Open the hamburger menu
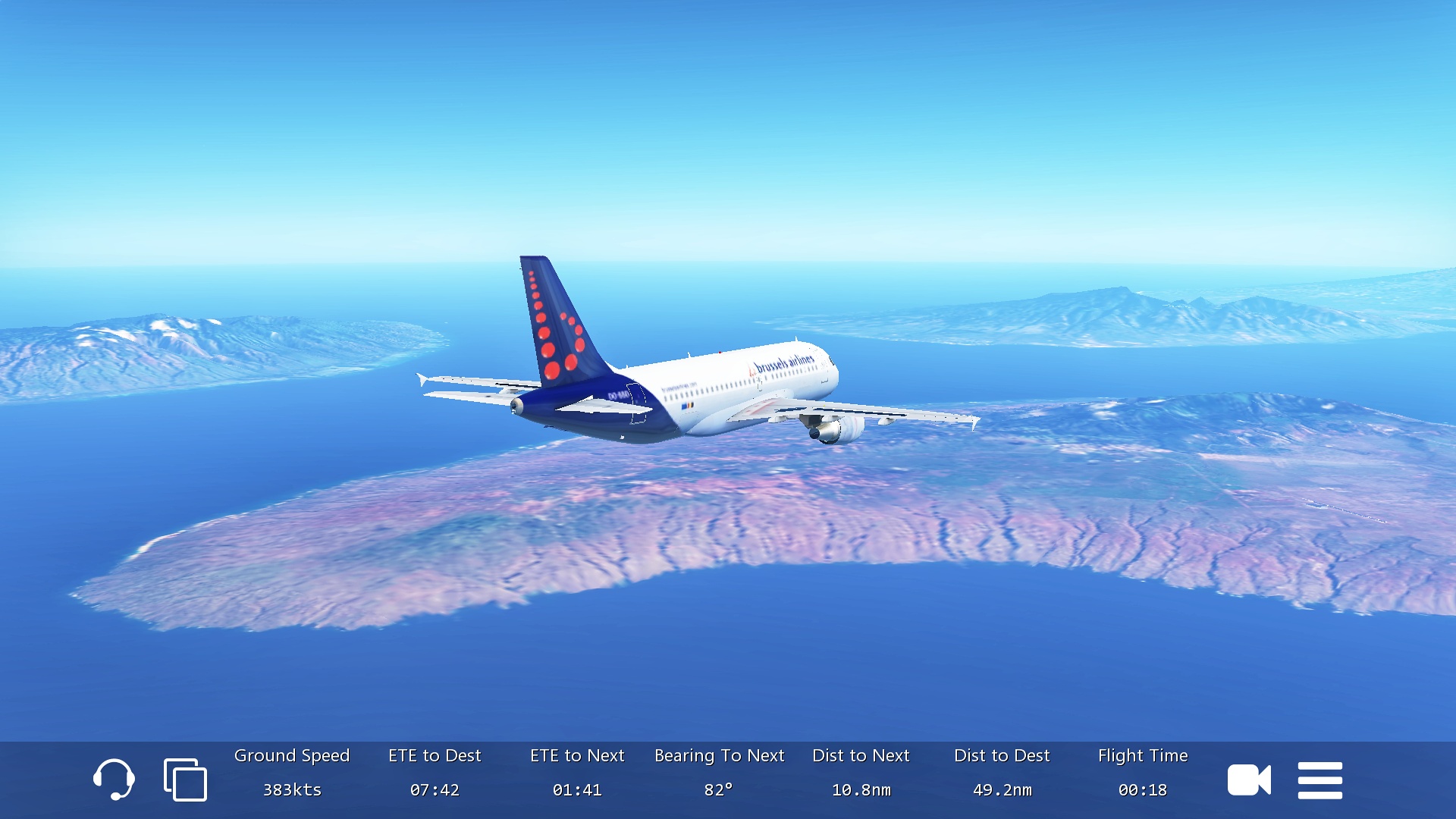The image size is (1456, 819). [1319, 780]
